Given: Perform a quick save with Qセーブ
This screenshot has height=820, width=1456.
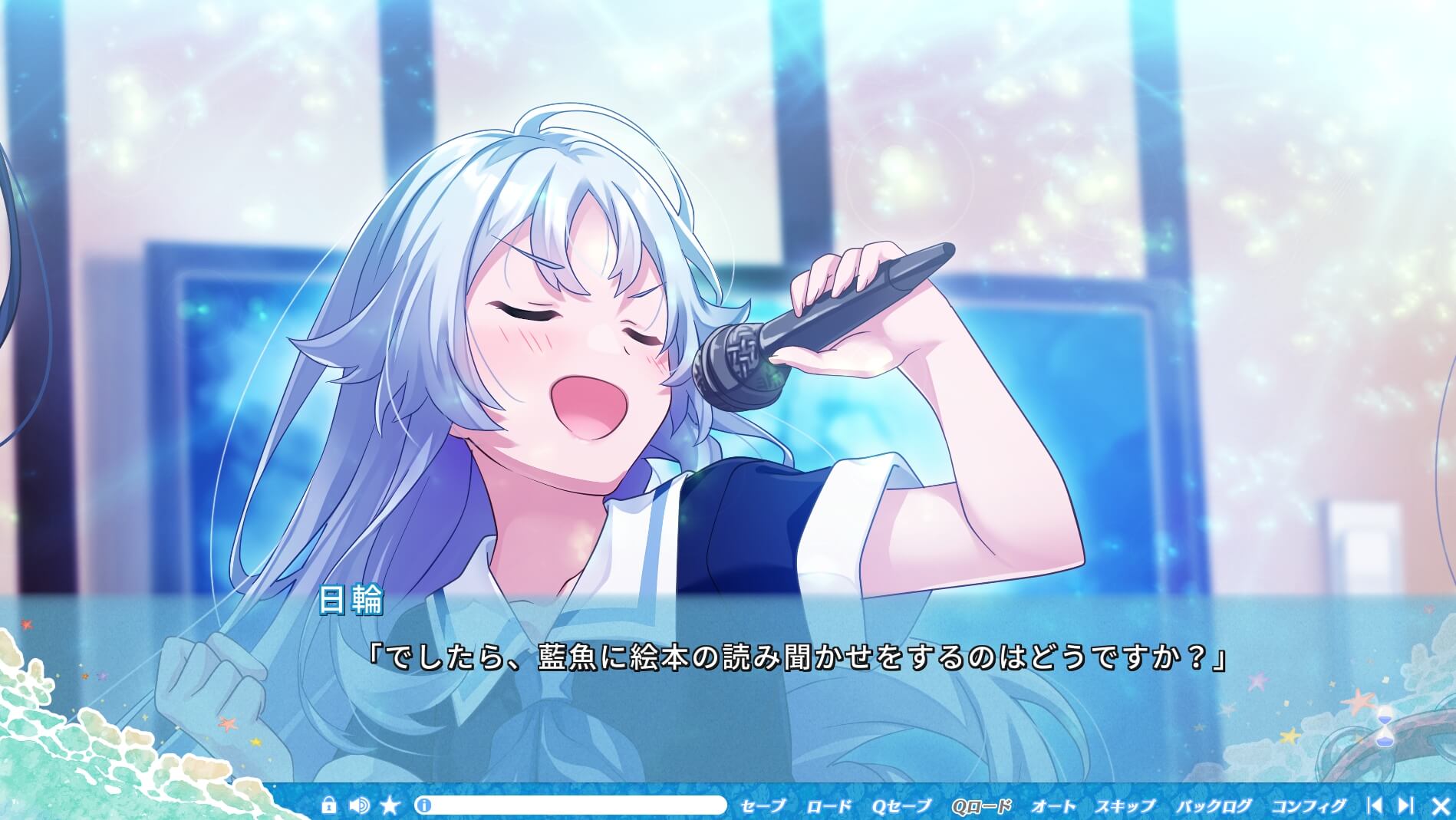Looking at the screenshot, I should (901, 806).
